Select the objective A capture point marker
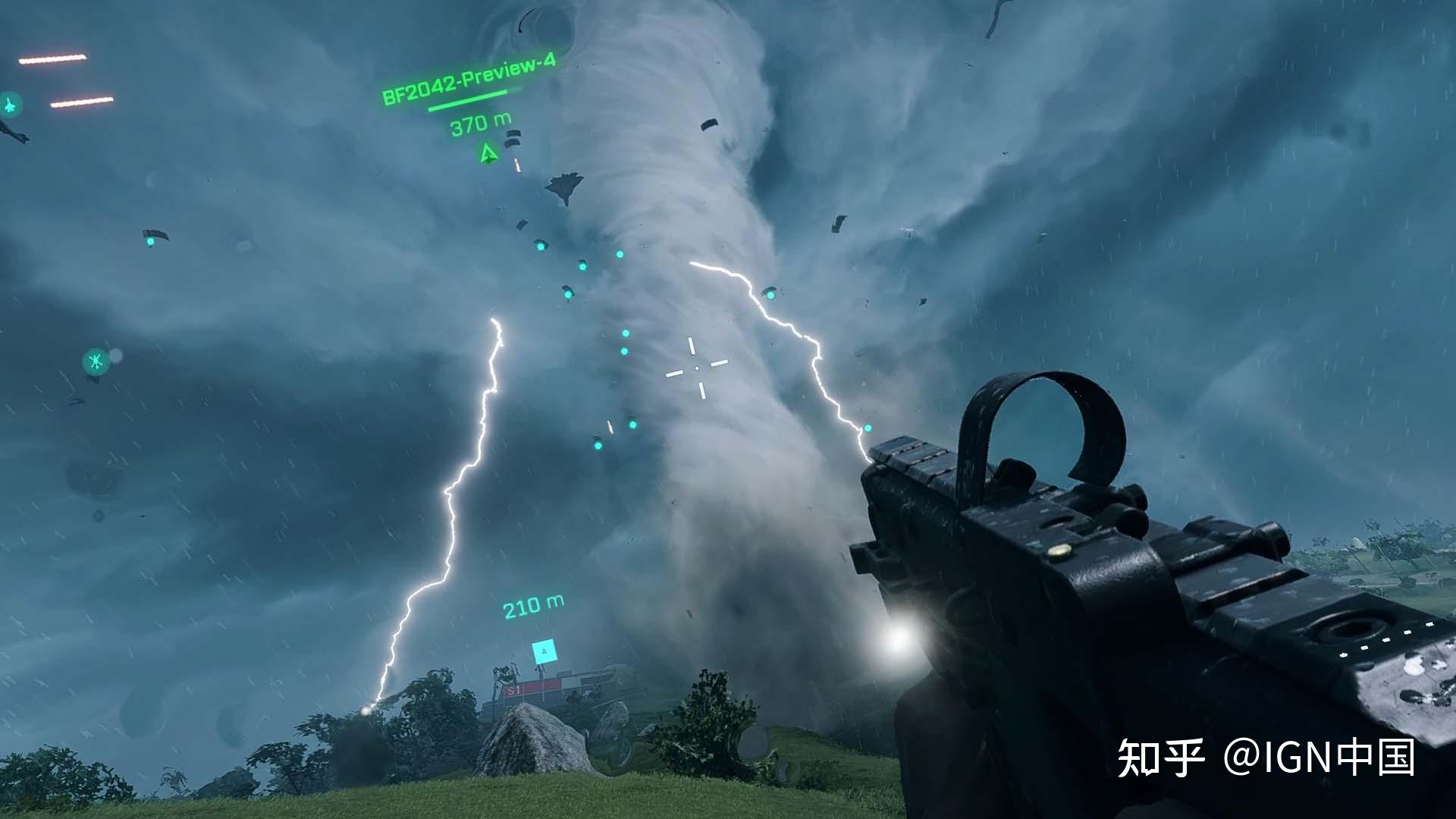This screenshot has height=819, width=1456. [x=544, y=651]
